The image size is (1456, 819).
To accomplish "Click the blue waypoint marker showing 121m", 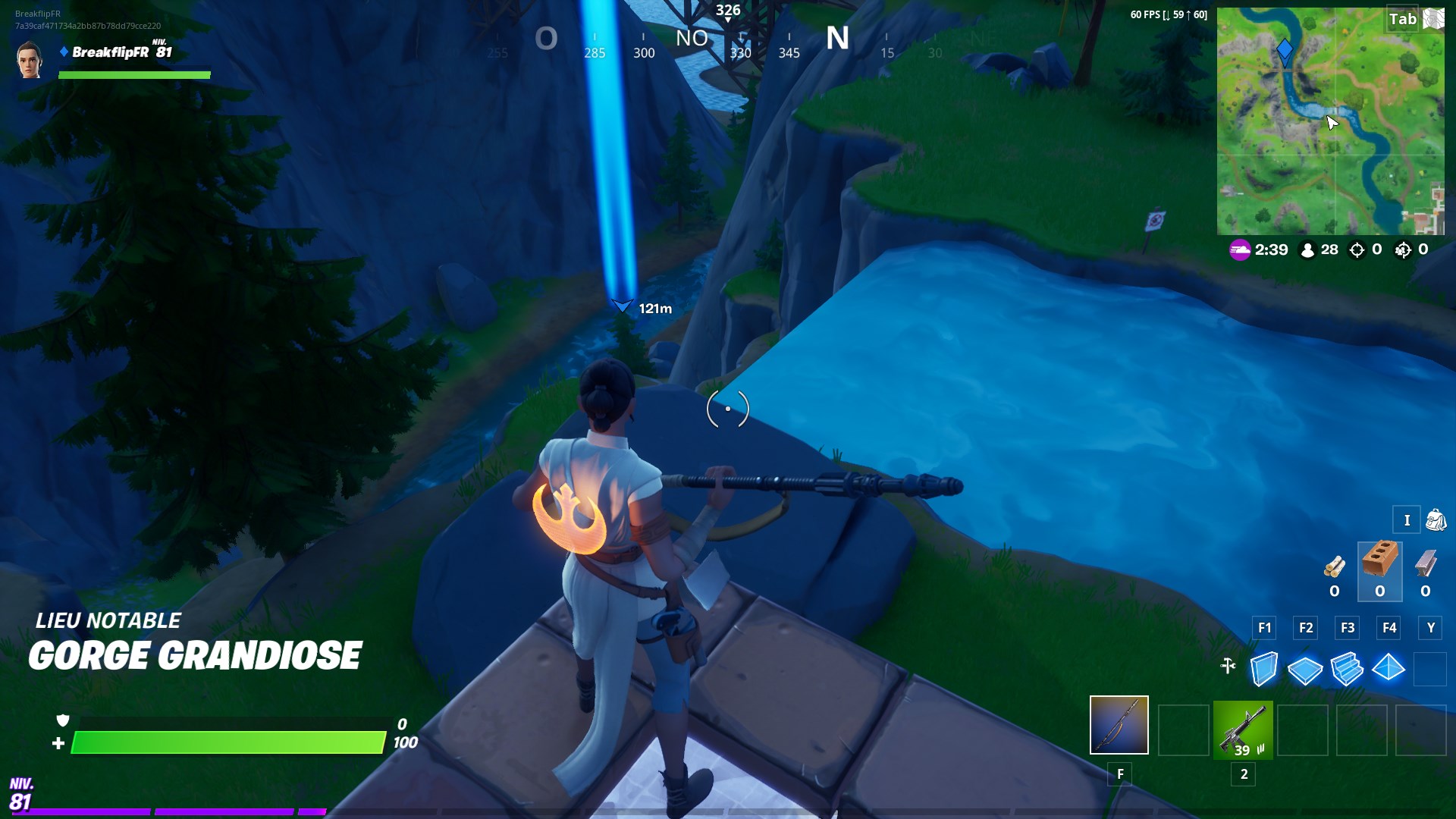I will [622, 306].
